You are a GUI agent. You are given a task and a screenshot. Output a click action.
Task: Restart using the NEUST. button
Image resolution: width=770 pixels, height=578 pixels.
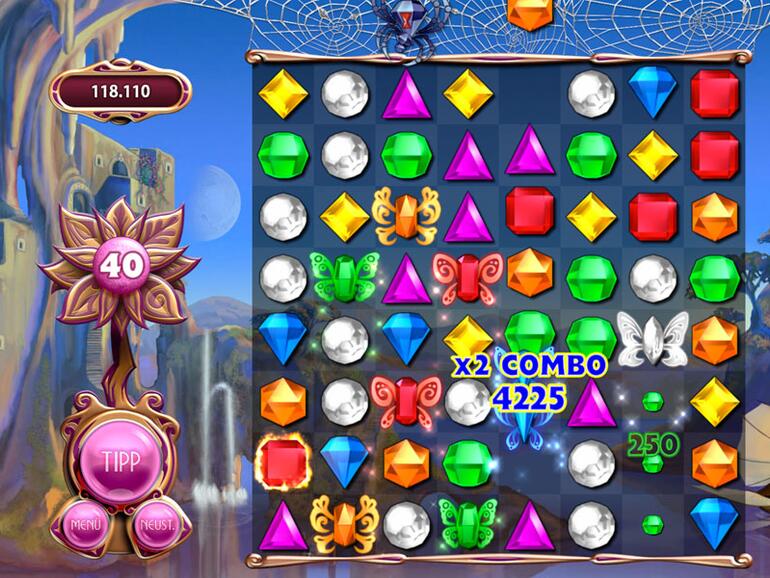[157, 523]
